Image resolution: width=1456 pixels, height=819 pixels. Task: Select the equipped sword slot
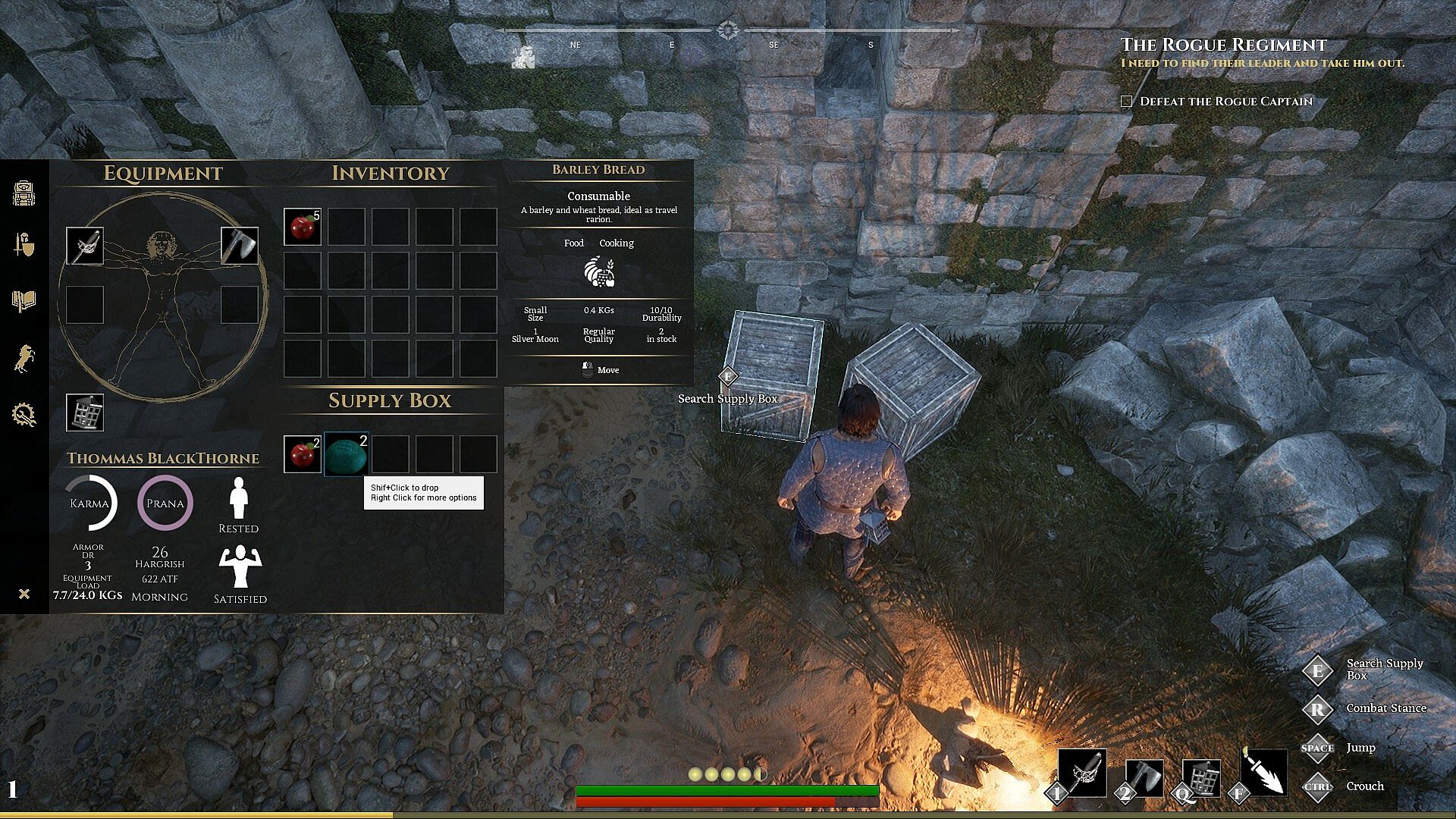click(85, 246)
